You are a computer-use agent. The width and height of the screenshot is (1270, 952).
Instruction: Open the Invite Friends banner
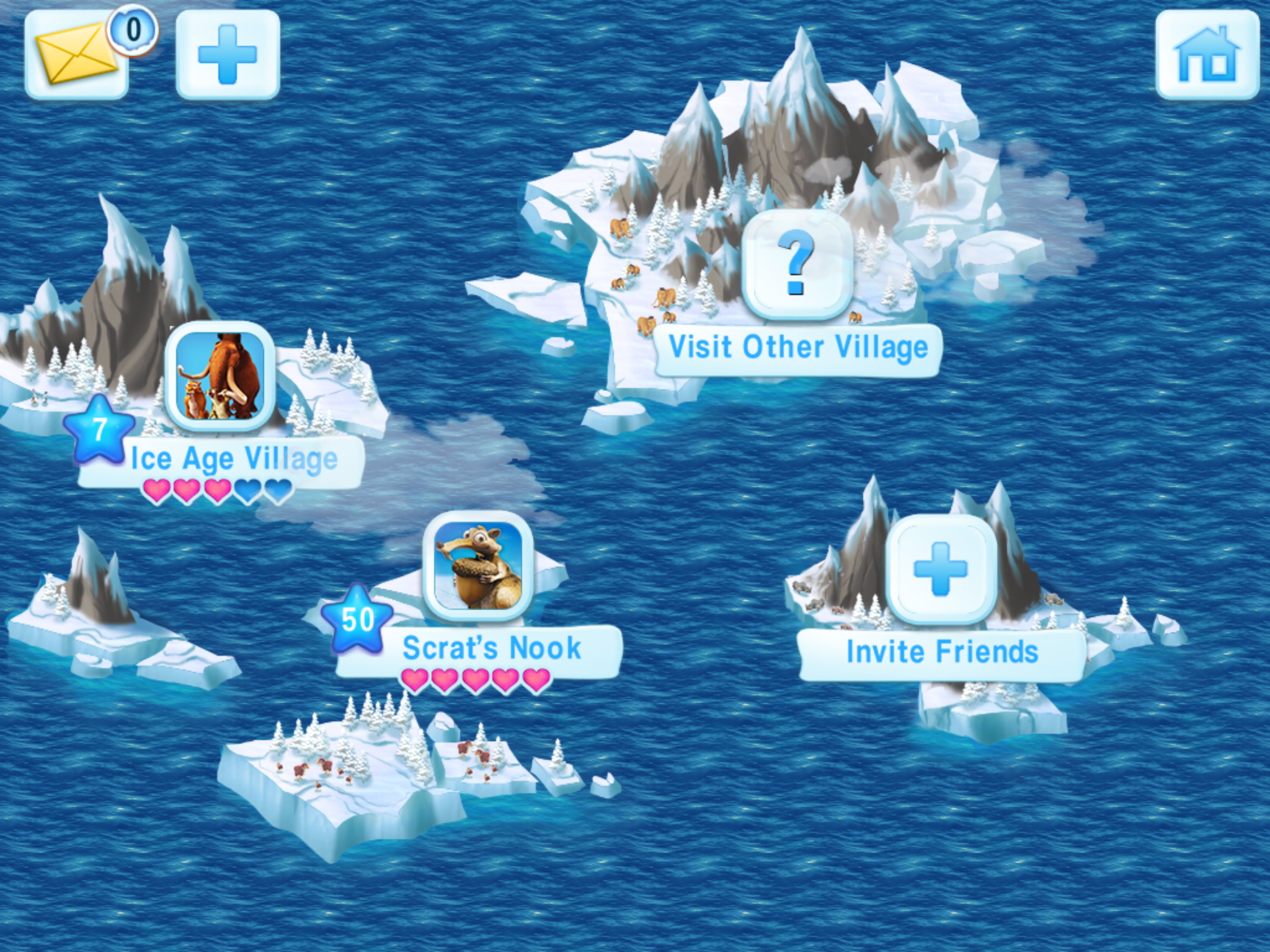[x=941, y=653]
